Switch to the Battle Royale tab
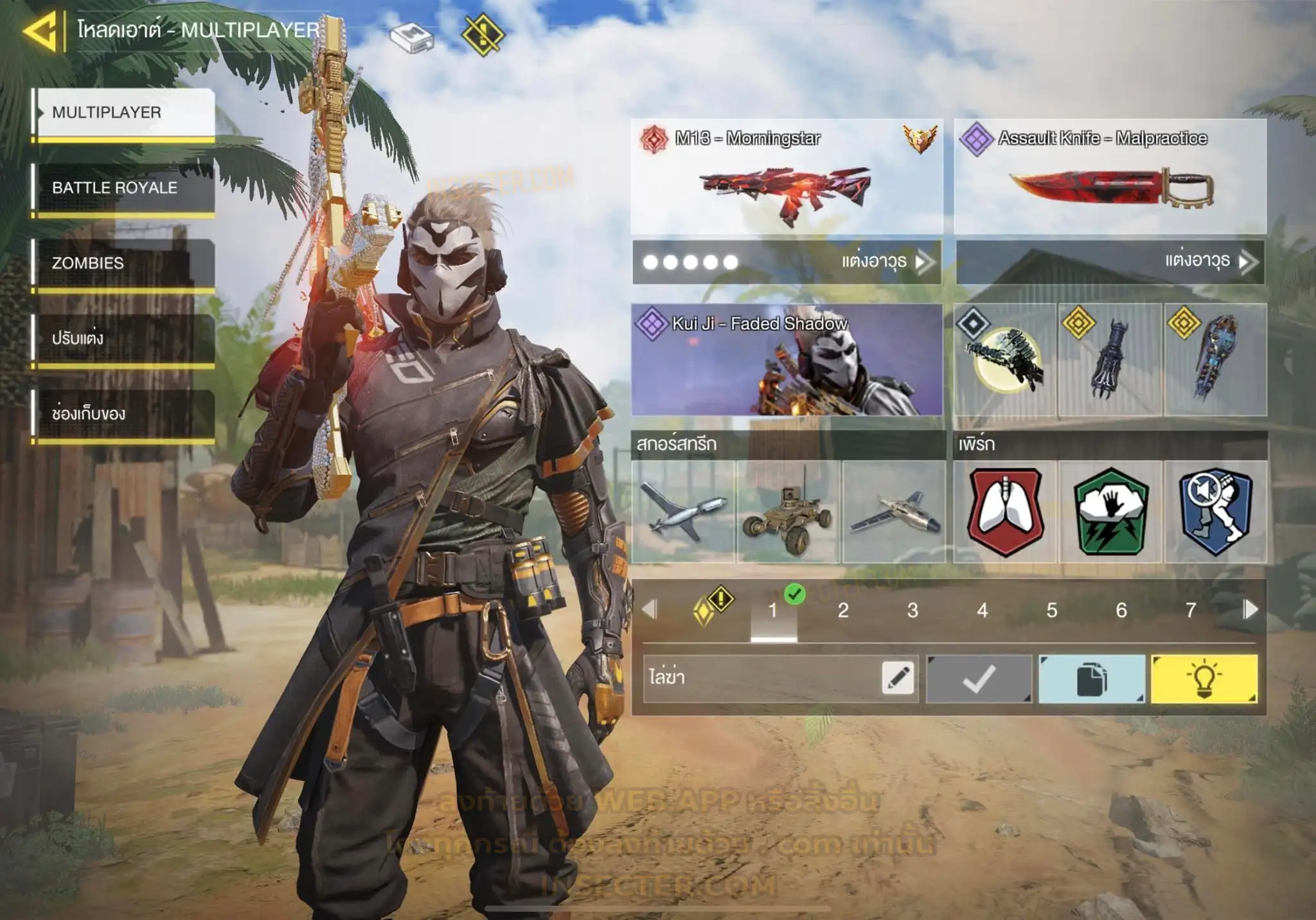The width and height of the screenshot is (1316, 920). (123, 188)
